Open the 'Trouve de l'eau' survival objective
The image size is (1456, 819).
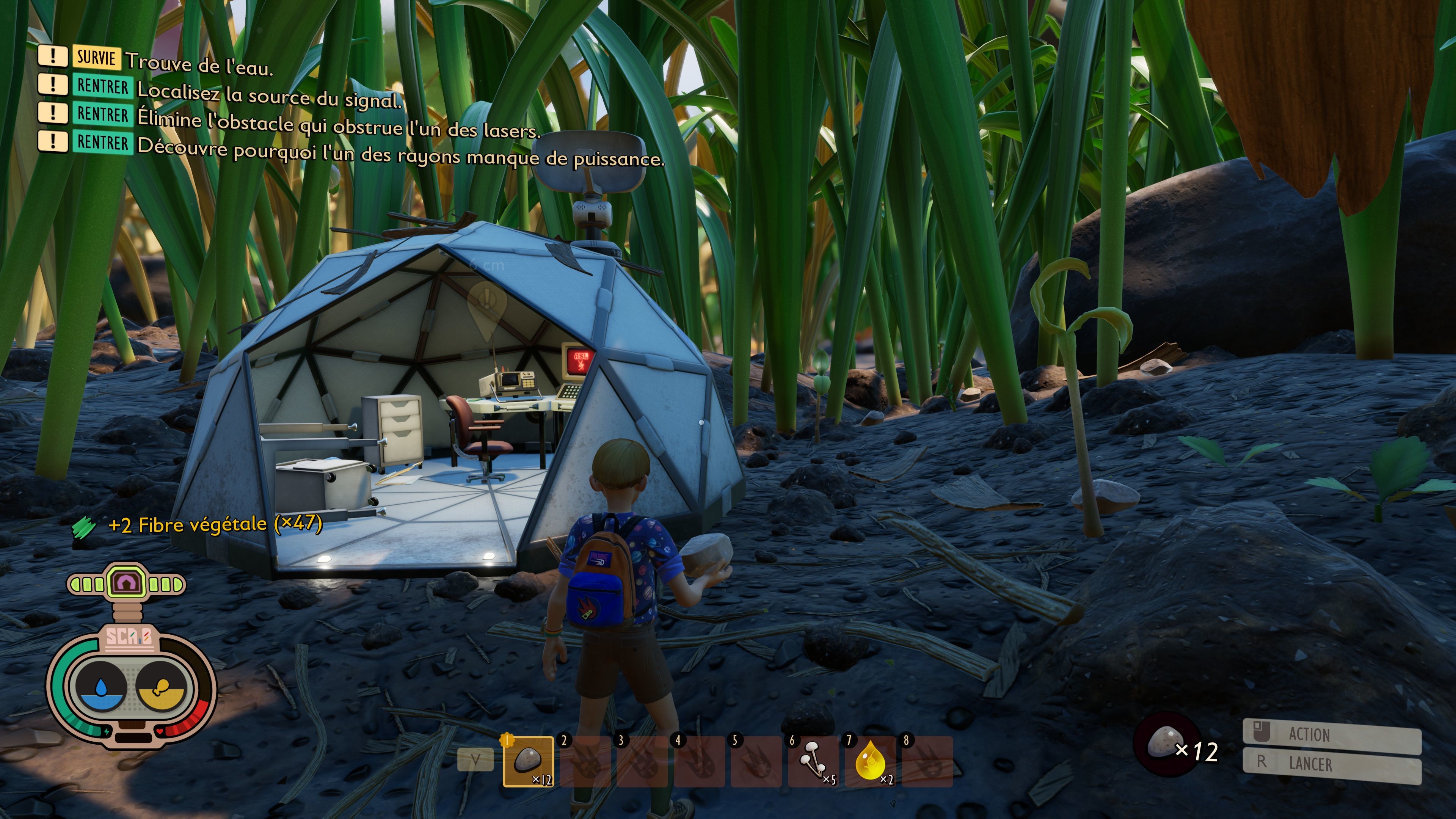[x=199, y=64]
